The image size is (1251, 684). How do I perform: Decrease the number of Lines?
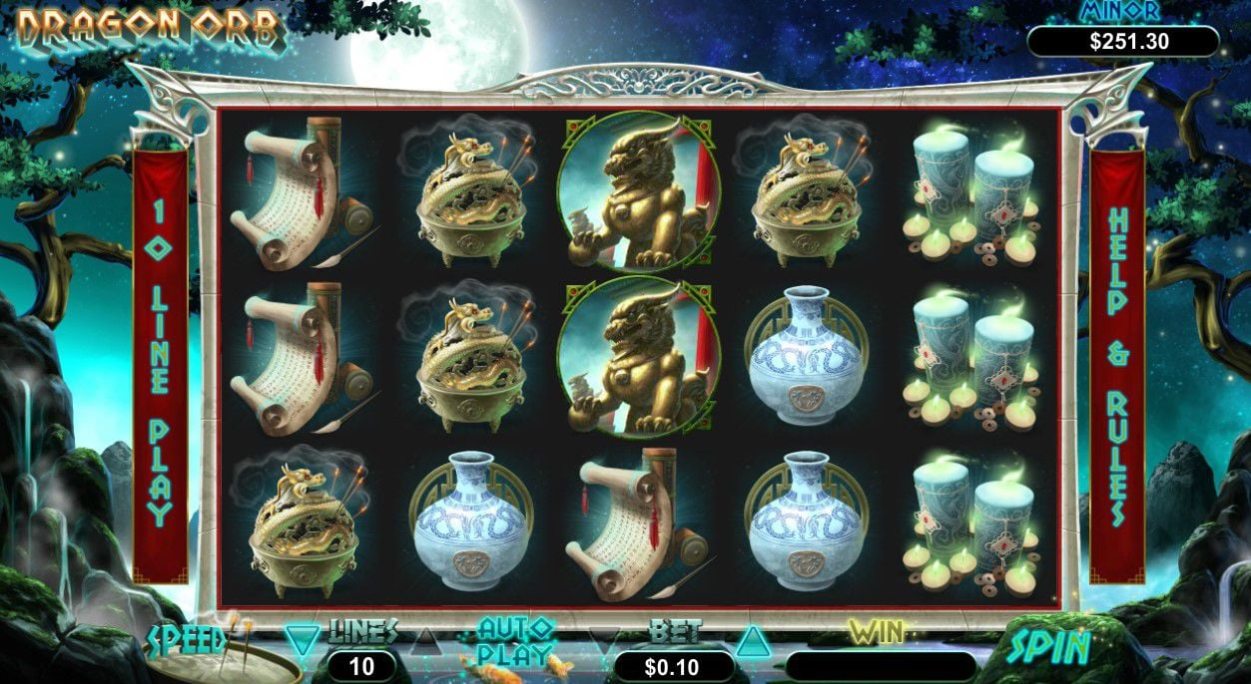pos(302,637)
